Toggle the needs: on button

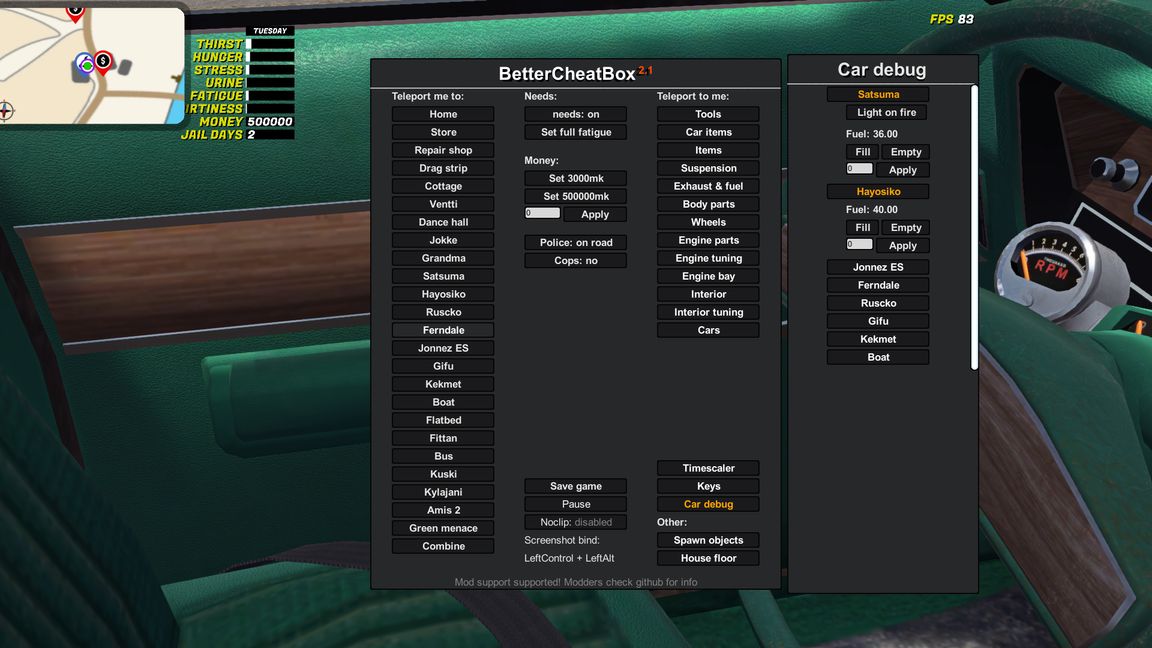click(x=576, y=114)
